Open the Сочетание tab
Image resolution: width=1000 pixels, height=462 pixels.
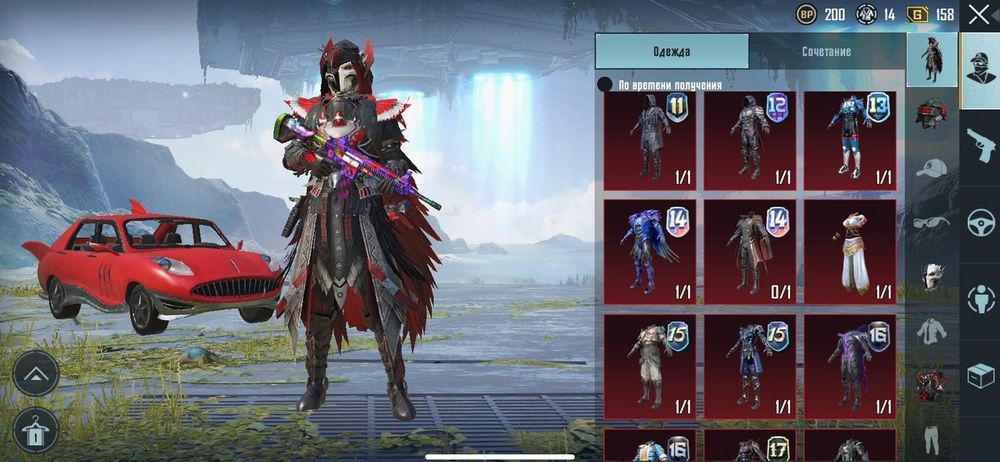pyautogui.click(x=826, y=51)
